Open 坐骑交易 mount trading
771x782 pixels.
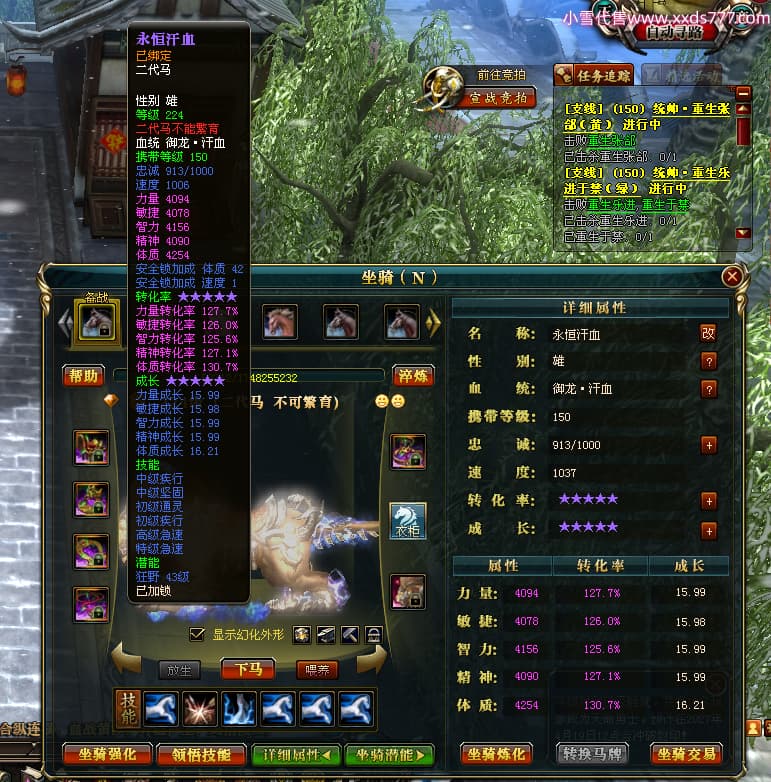point(686,753)
